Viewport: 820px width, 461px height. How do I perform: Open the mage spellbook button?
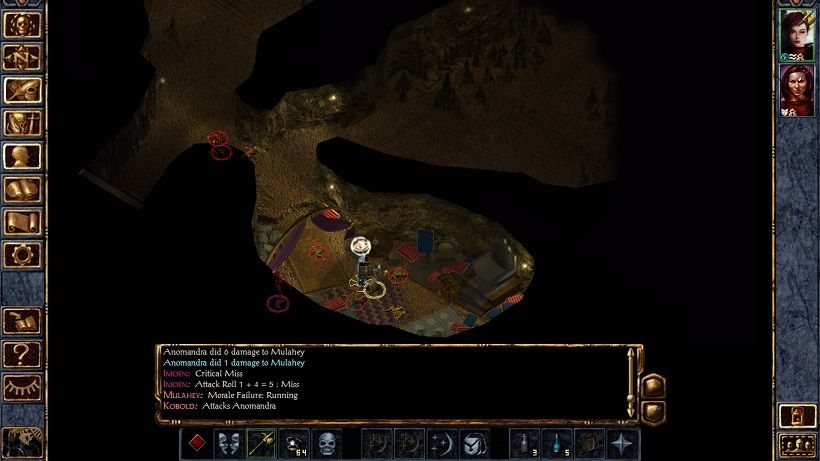22,189
